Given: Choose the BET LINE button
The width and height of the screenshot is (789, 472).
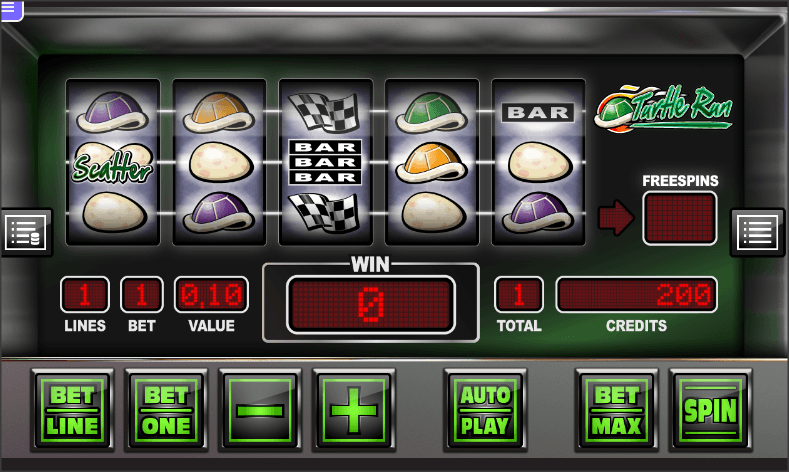Looking at the screenshot, I should coord(72,410).
